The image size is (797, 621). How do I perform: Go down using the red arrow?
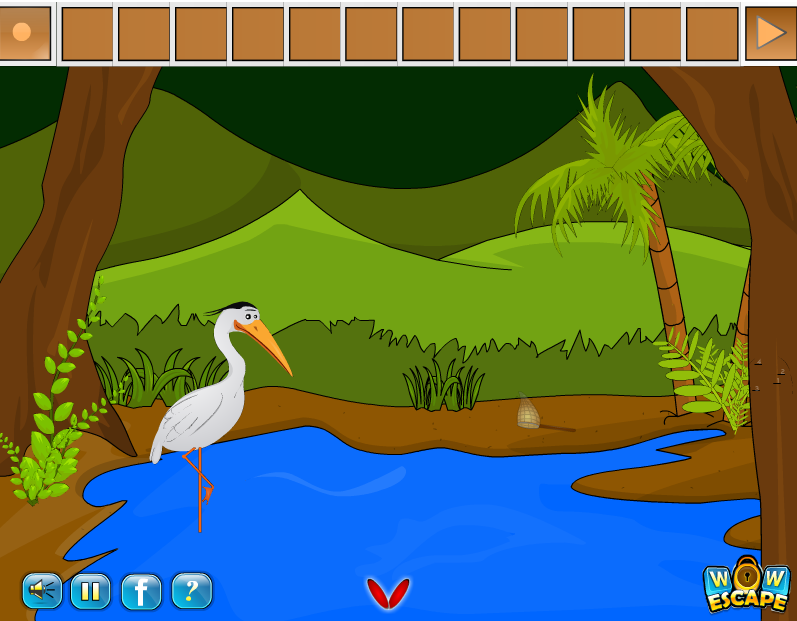(x=388, y=593)
